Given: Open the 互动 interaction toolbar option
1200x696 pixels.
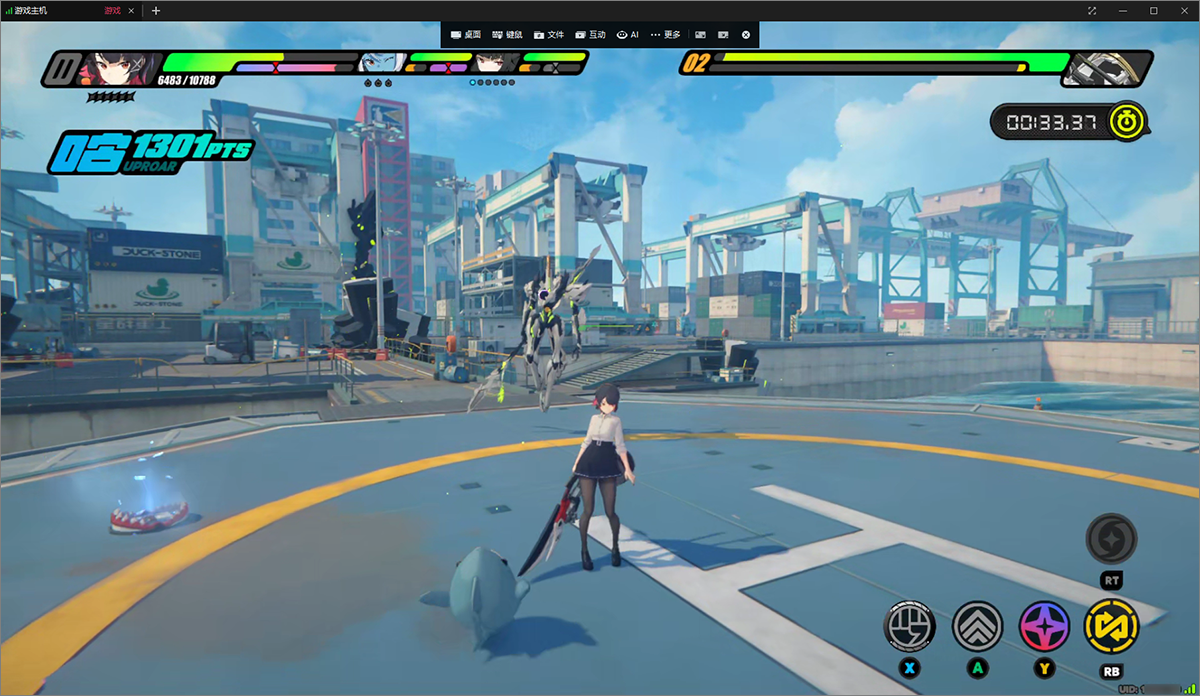Looking at the screenshot, I should pyautogui.click(x=591, y=35).
